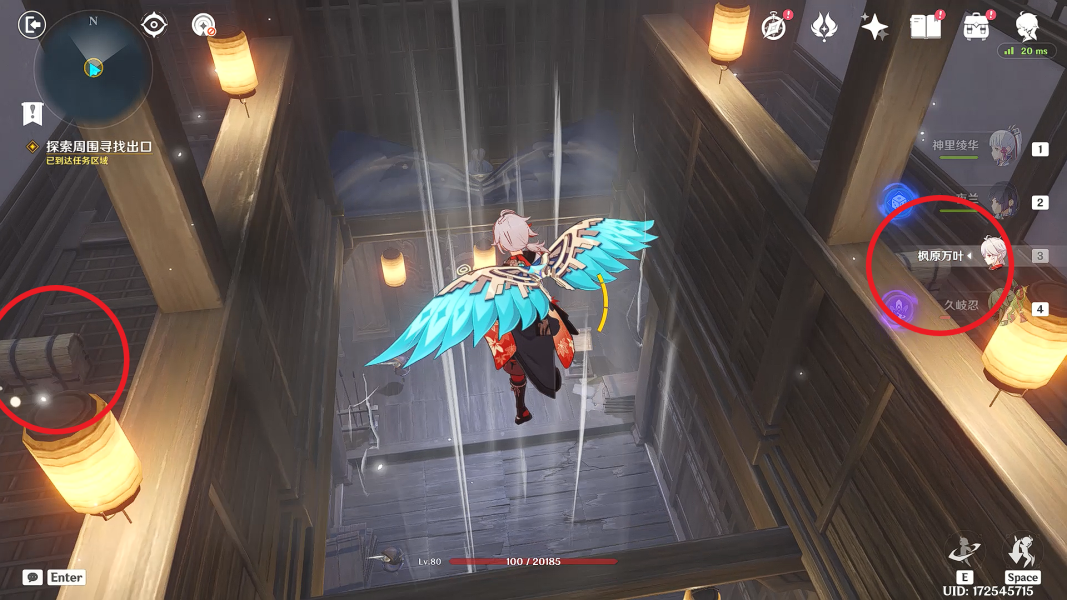
Task: Activate the elemental skill icon labeled E
Action: [x=964, y=553]
